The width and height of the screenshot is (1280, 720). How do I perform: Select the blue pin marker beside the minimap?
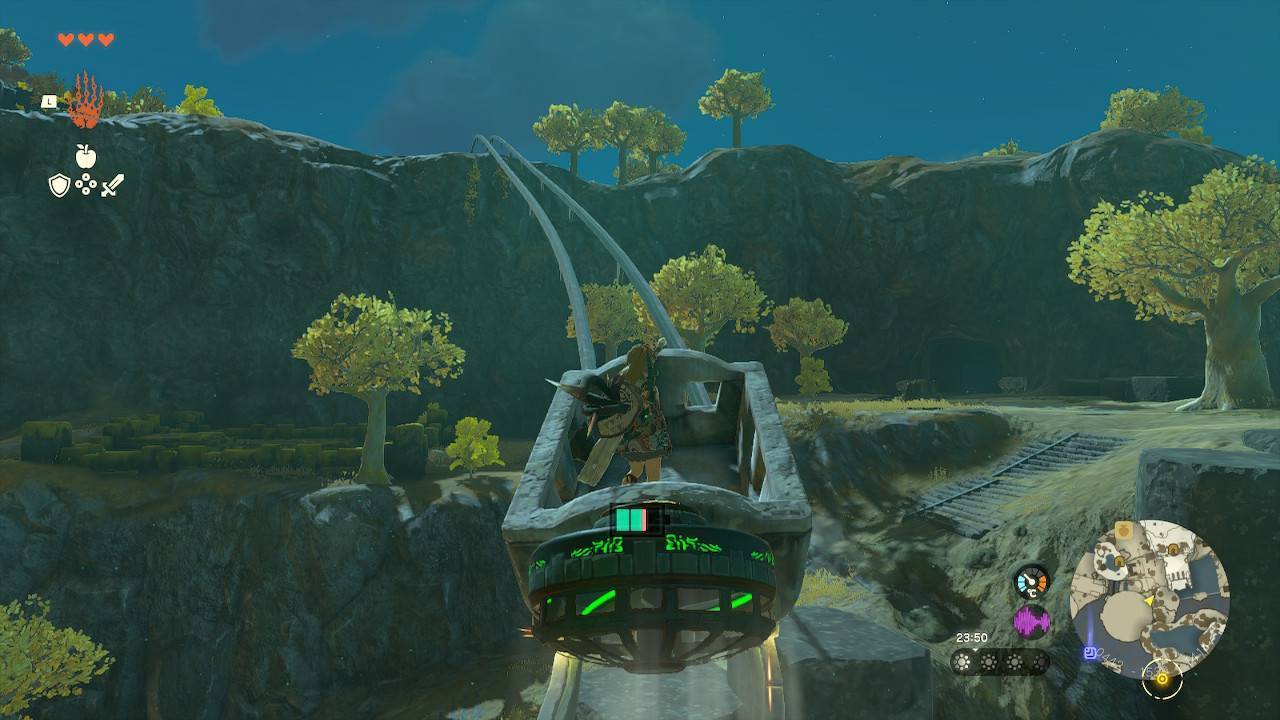[1089, 653]
